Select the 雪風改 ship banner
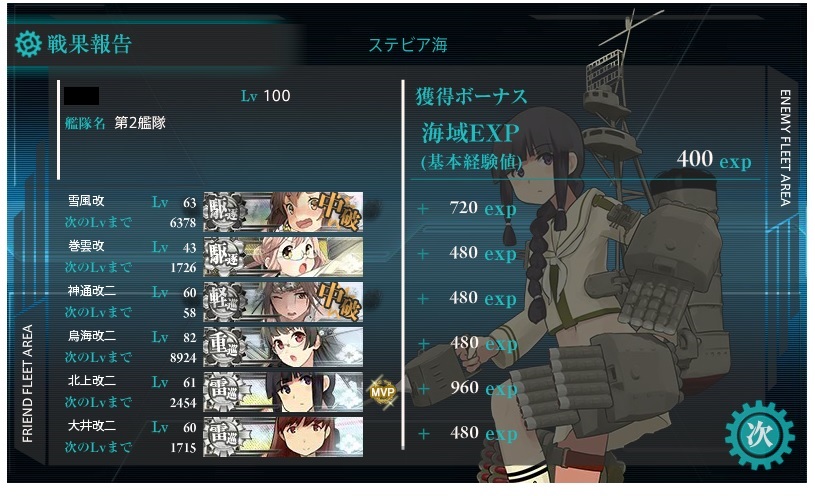 tap(283, 210)
